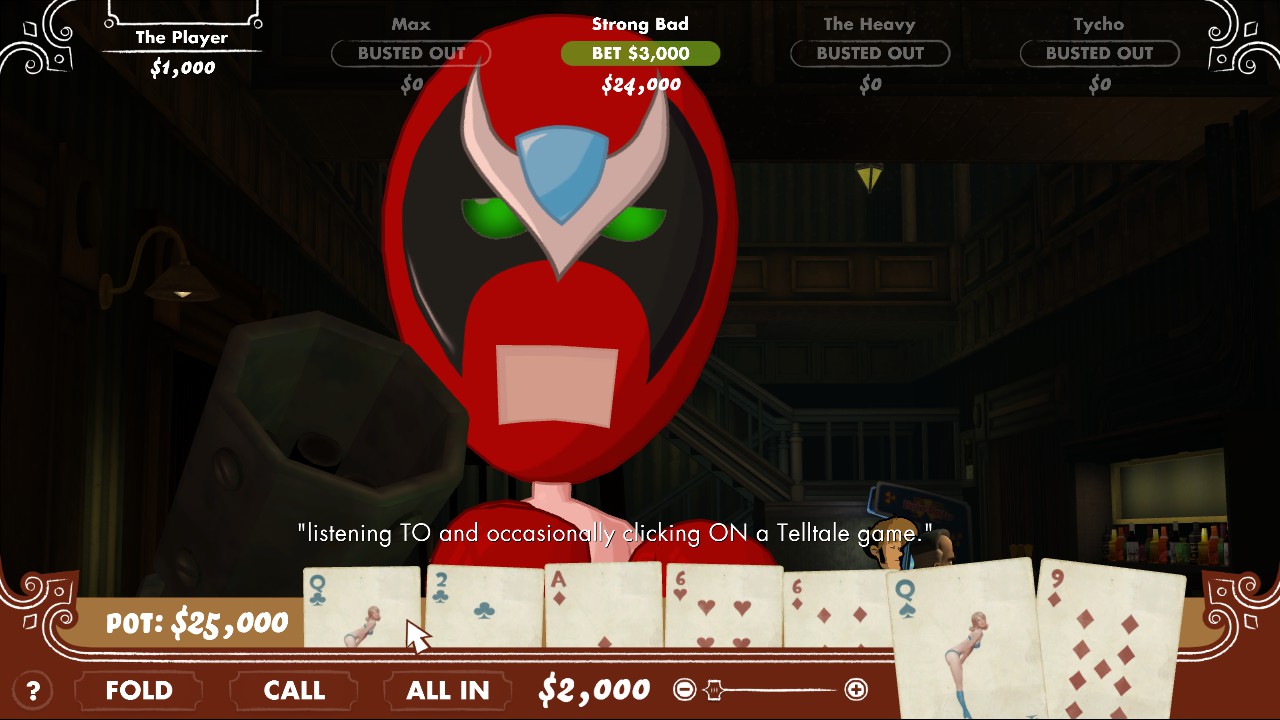Click the bet amount slider handle
This screenshot has width=1280, height=720.
(x=714, y=689)
